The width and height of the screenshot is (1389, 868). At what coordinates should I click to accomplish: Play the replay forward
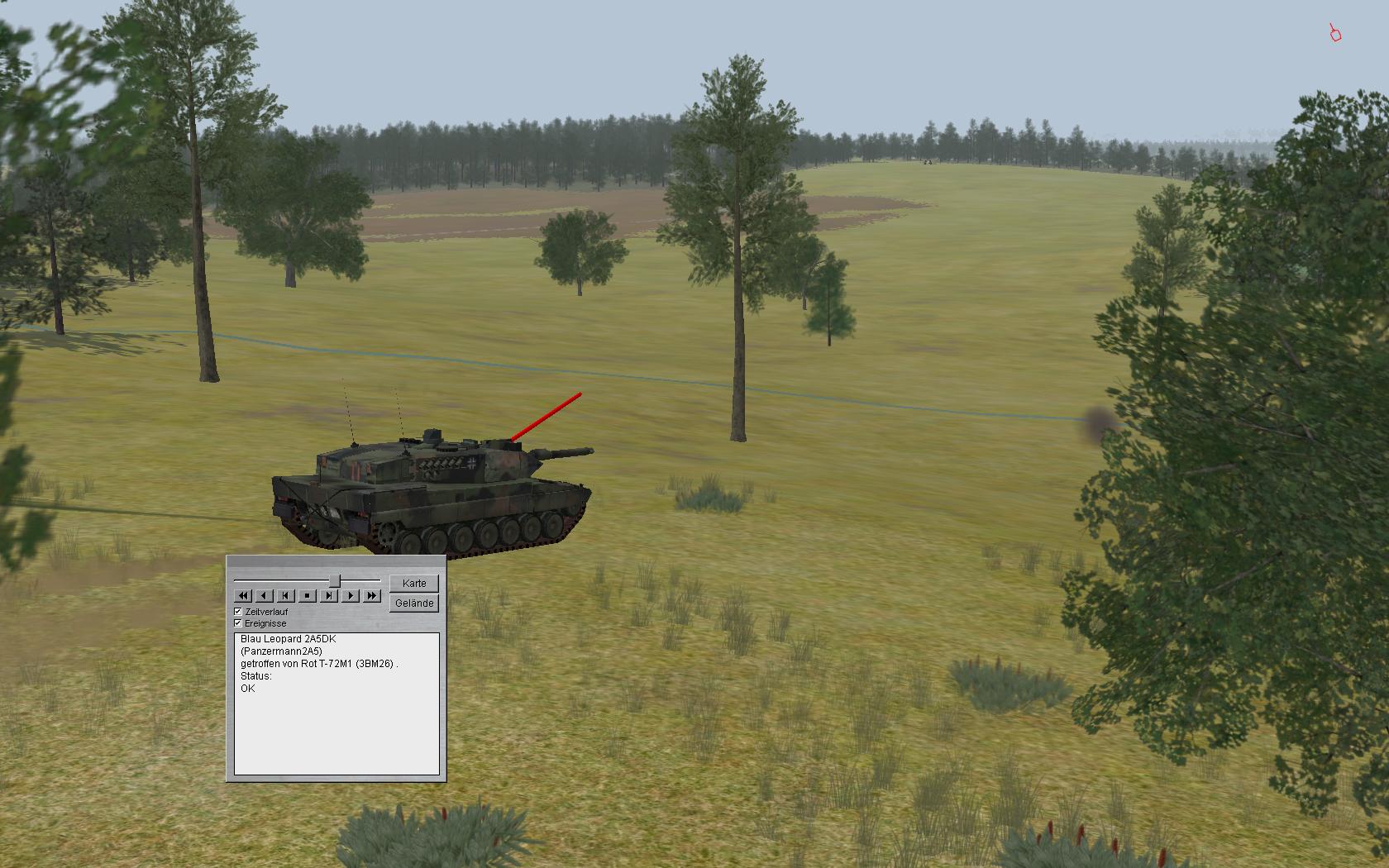point(351,595)
